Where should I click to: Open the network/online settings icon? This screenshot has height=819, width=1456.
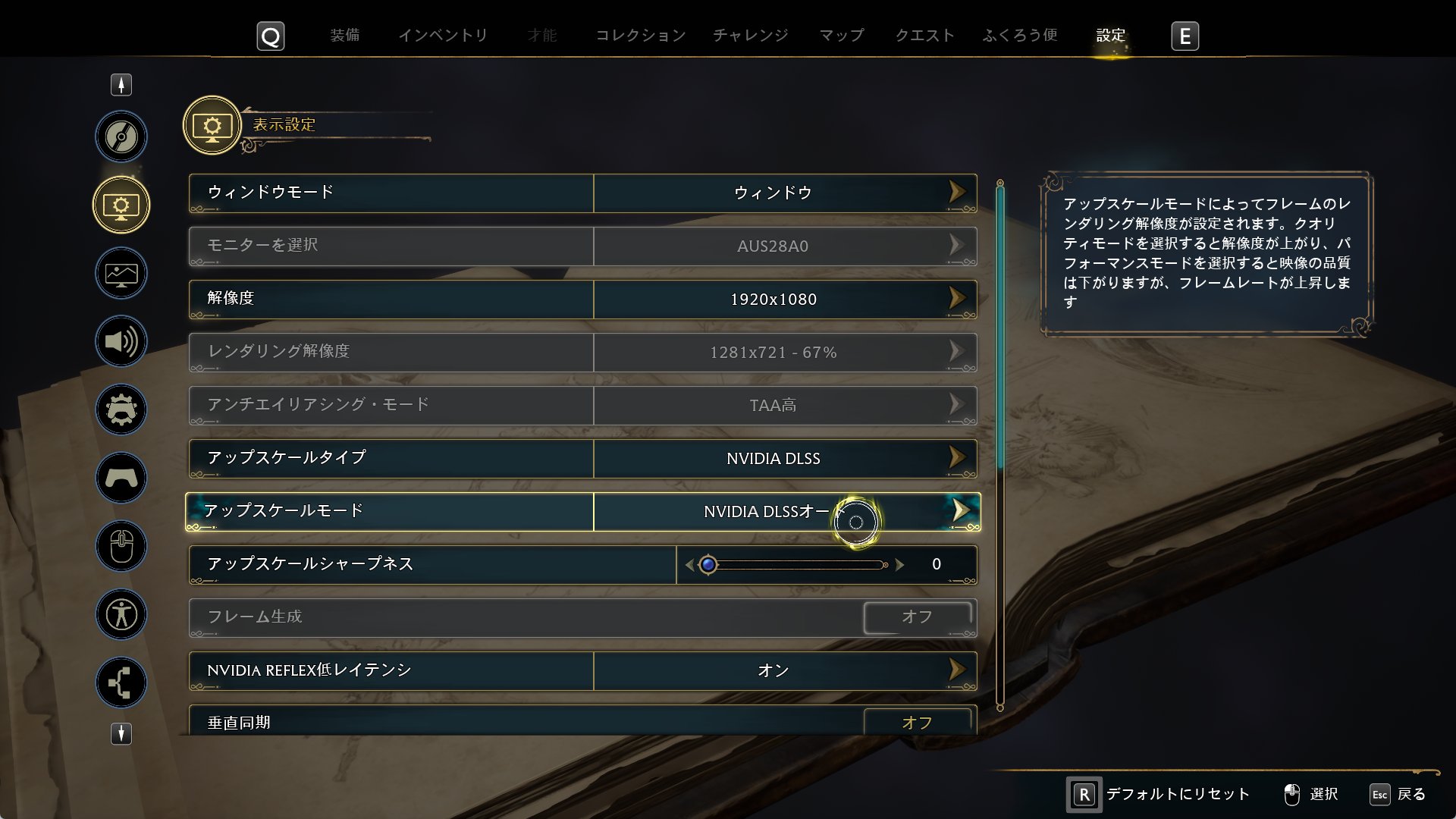[x=121, y=682]
